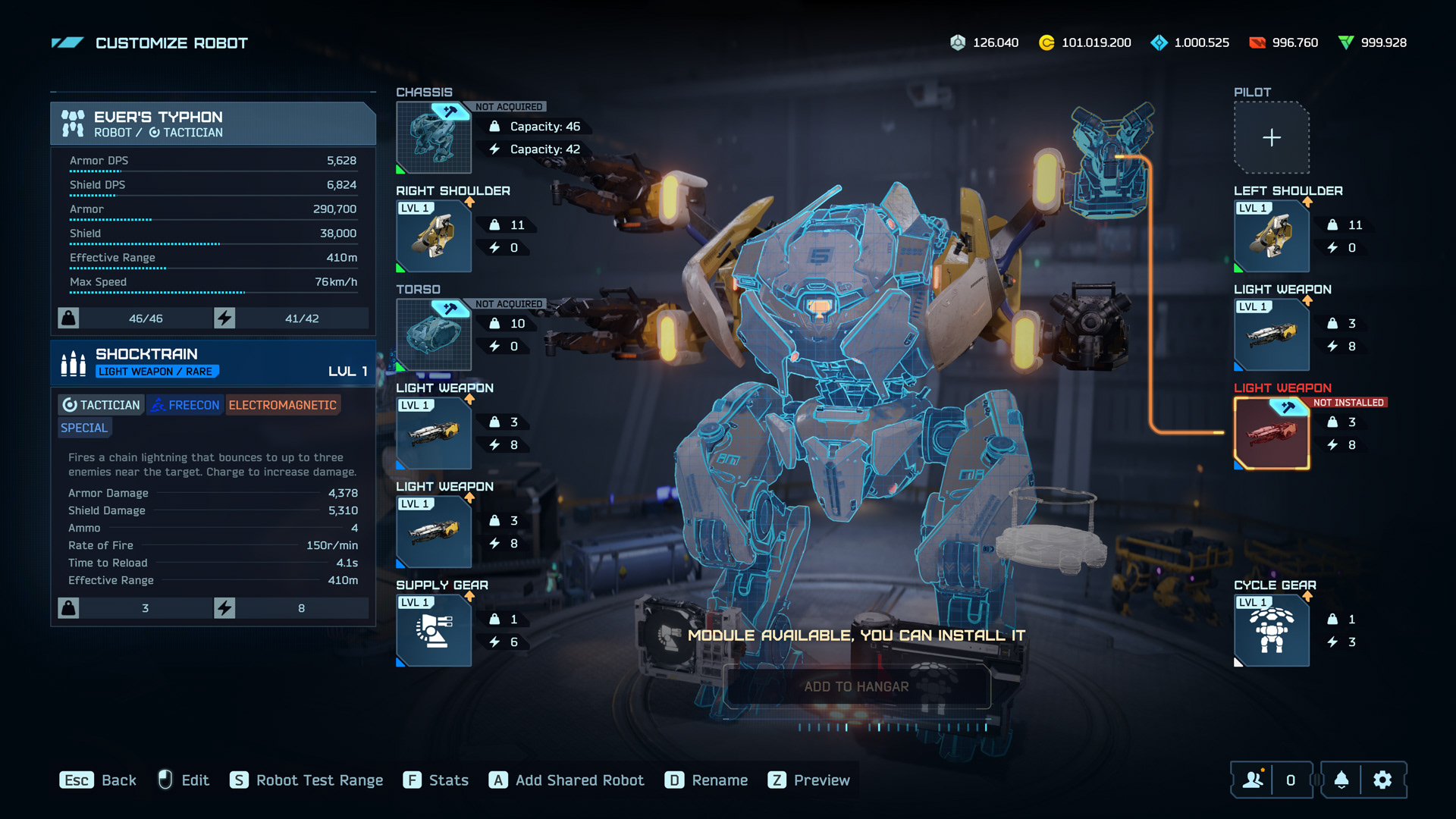Select the red not-installed Light Weapon slot
Image resolution: width=1456 pixels, height=819 pixels.
coord(1272,434)
